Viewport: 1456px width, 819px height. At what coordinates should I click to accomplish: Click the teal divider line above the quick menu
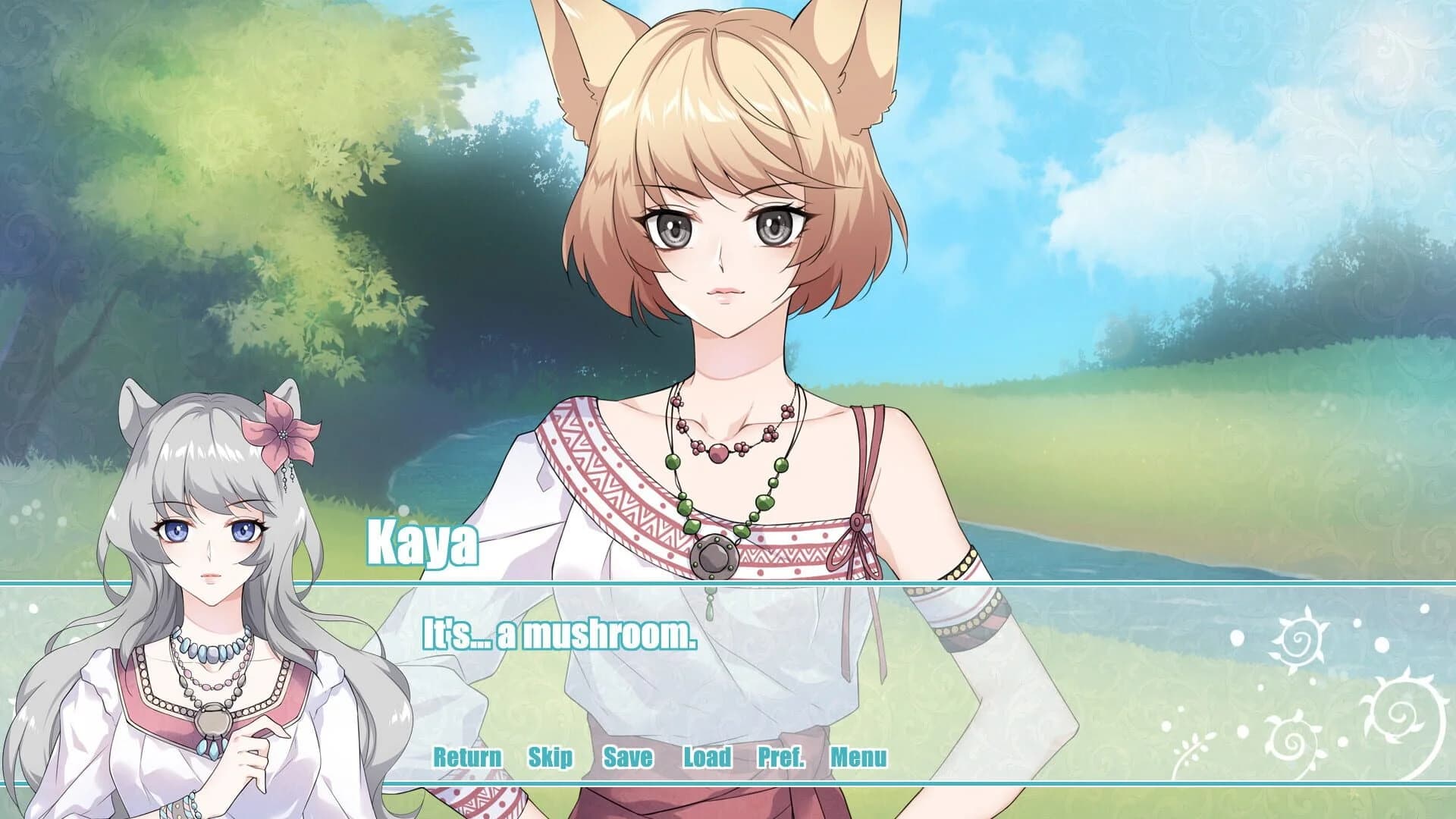pyautogui.click(x=728, y=585)
